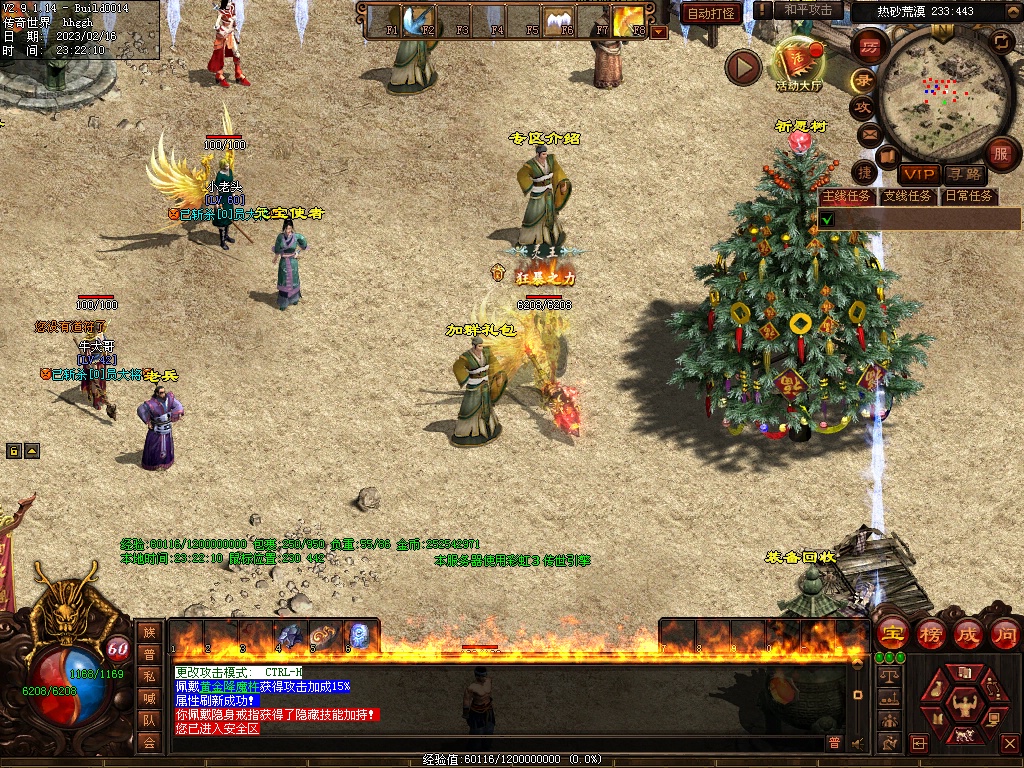The width and height of the screenshot is (1024, 768).
Task: Switch to the 支线任务 quest tab
Action: pos(907,196)
